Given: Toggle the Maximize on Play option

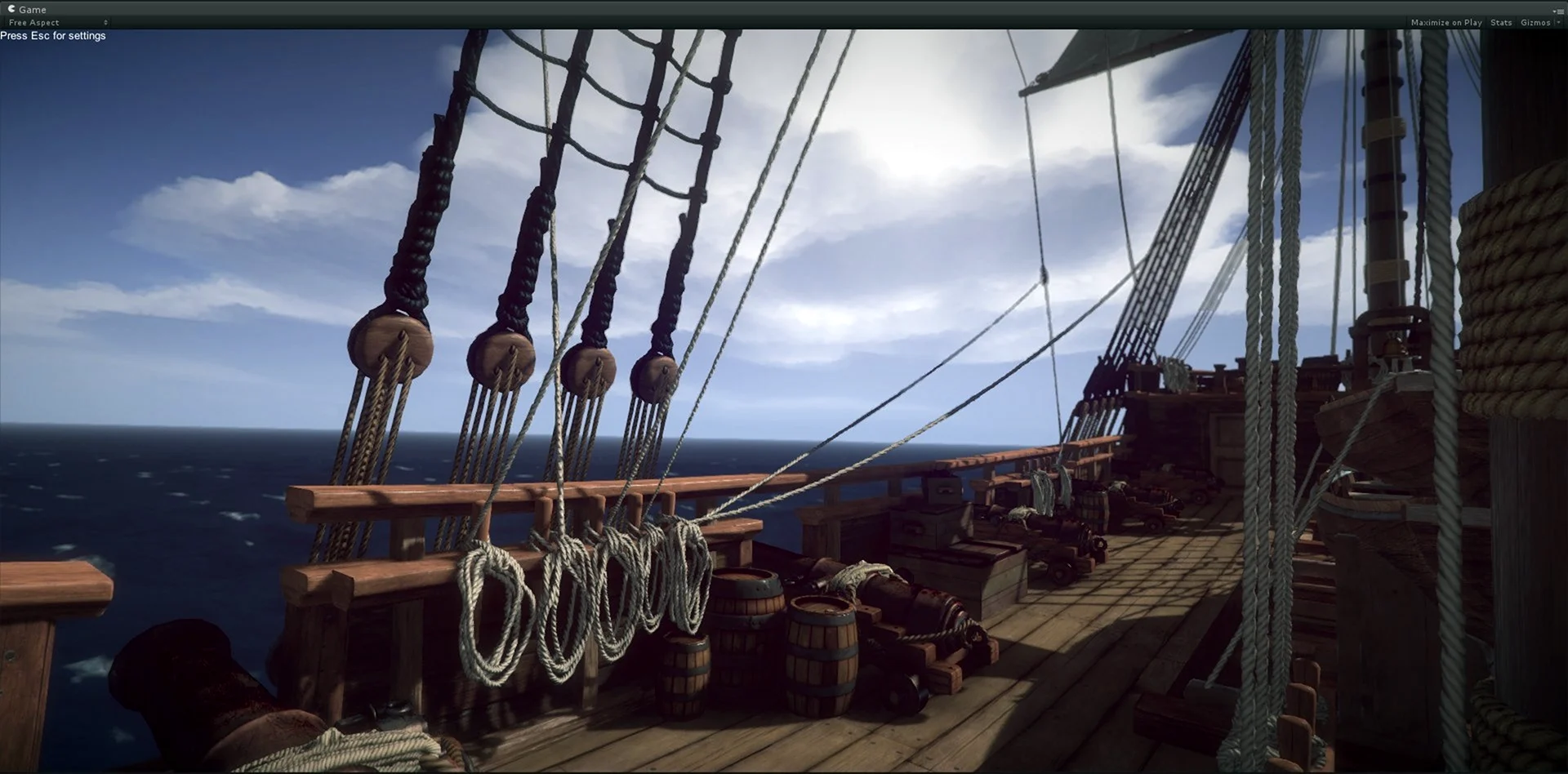Looking at the screenshot, I should tap(1445, 23).
